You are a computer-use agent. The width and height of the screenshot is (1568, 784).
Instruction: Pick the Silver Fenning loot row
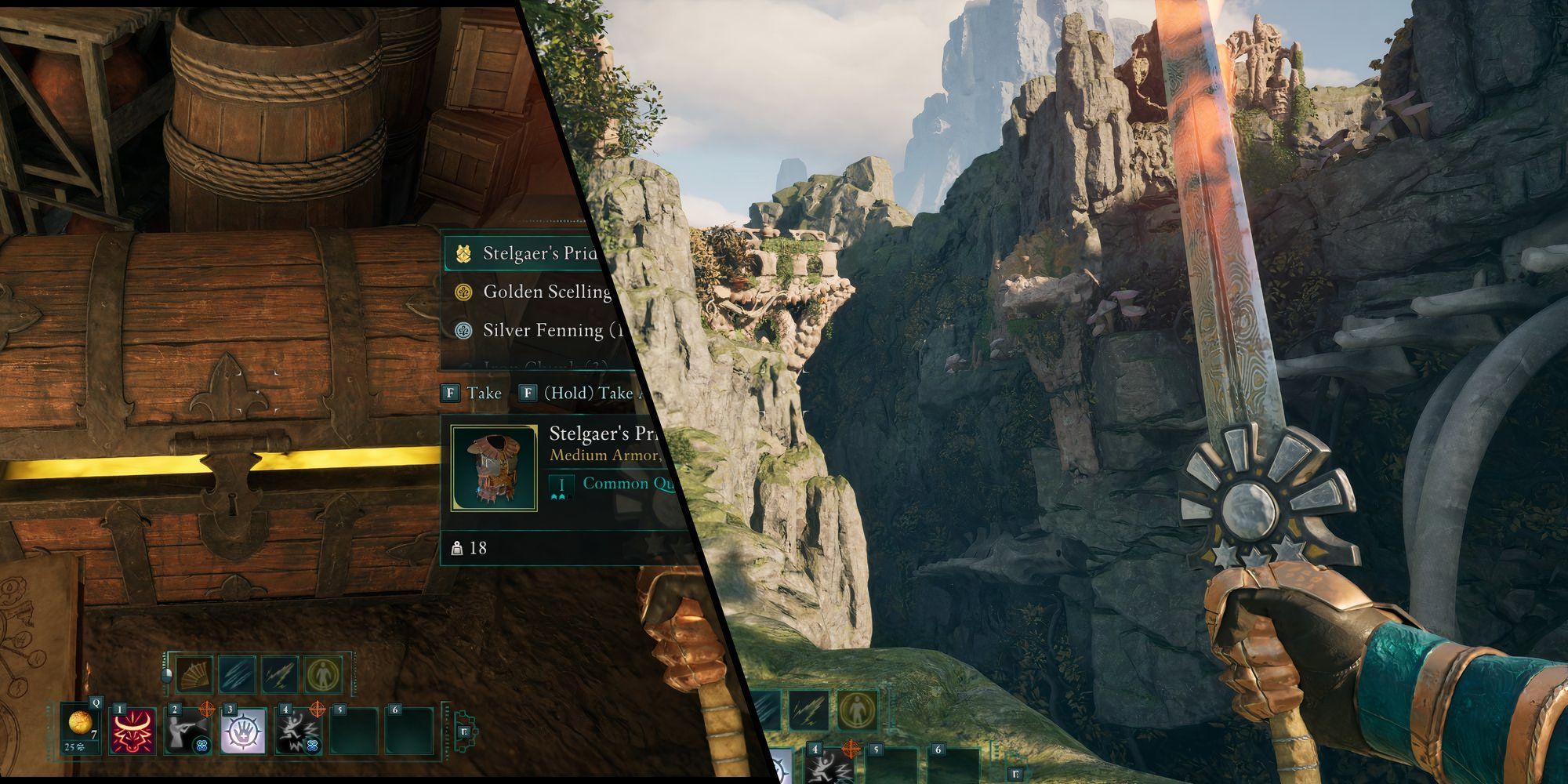(x=541, y=330)
